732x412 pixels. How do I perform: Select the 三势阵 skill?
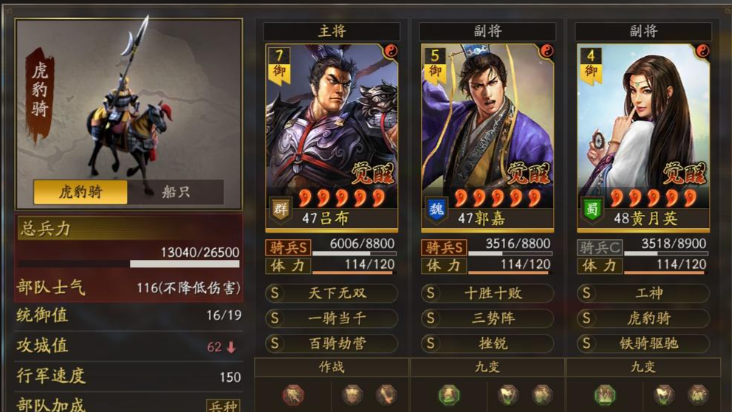click(x=487, y=318)
